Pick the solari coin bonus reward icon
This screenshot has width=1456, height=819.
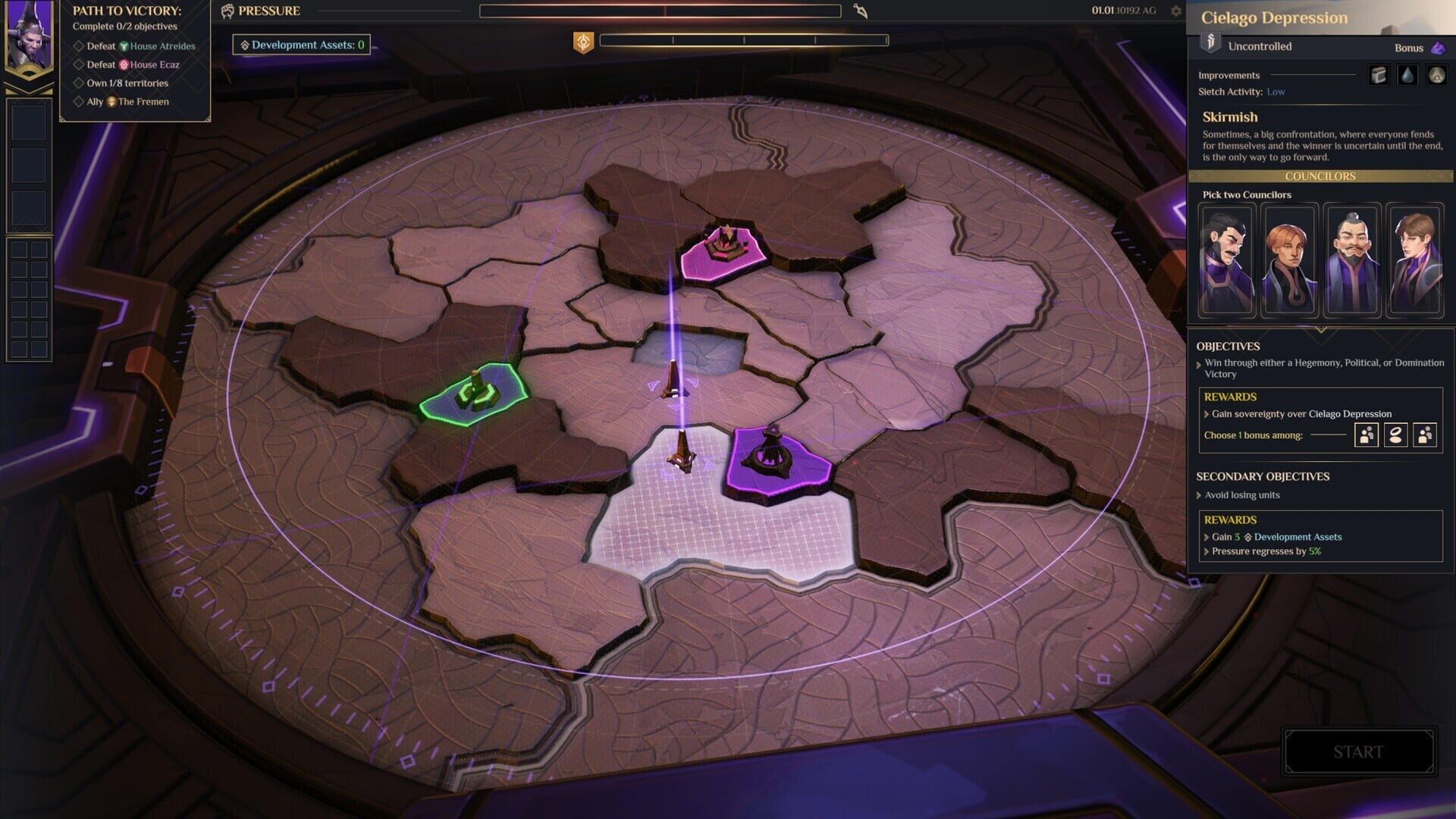[x=1395, y=435]
